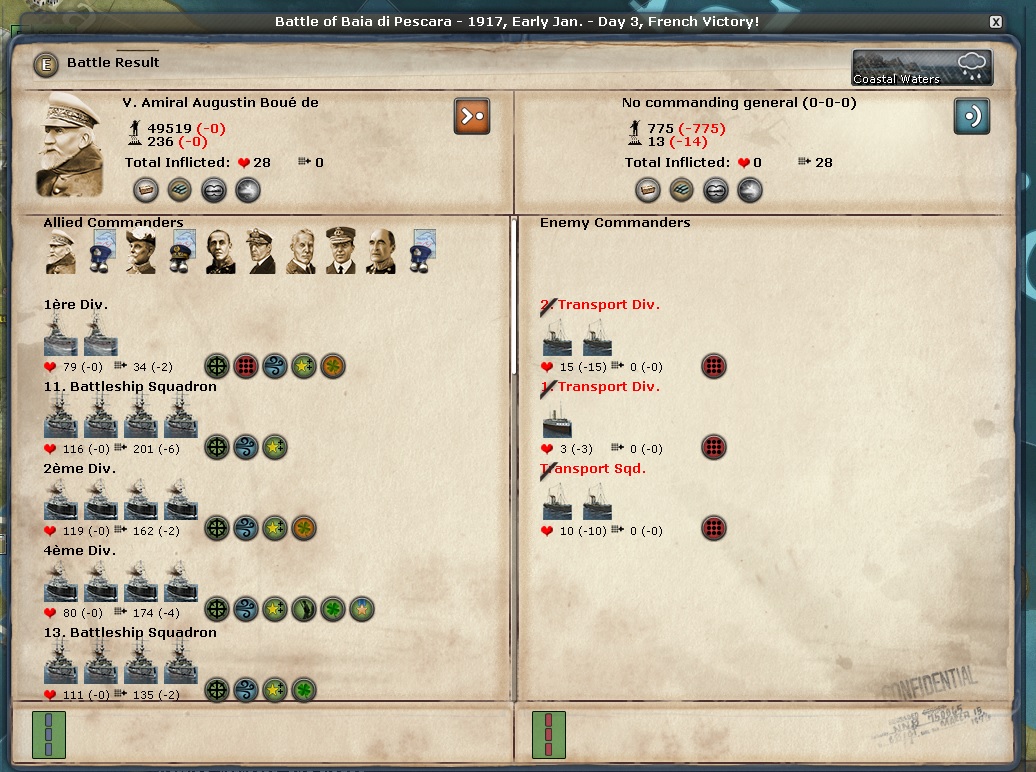Select the 4ème Div. ships
Screen dimensions: 1036x772
click(x=120, y=581)
